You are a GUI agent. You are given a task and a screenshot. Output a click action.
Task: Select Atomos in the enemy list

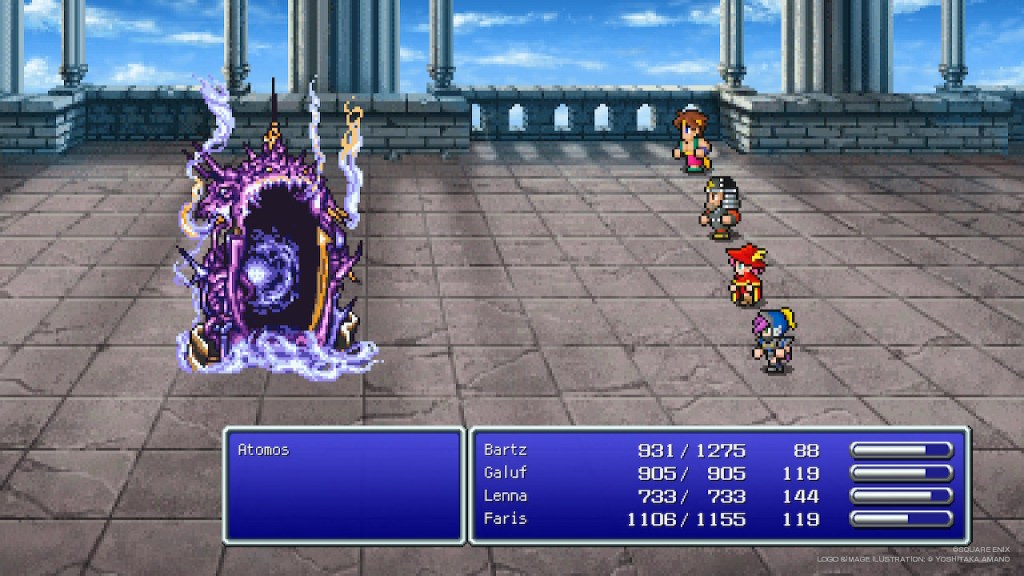(x=264, y=450)
